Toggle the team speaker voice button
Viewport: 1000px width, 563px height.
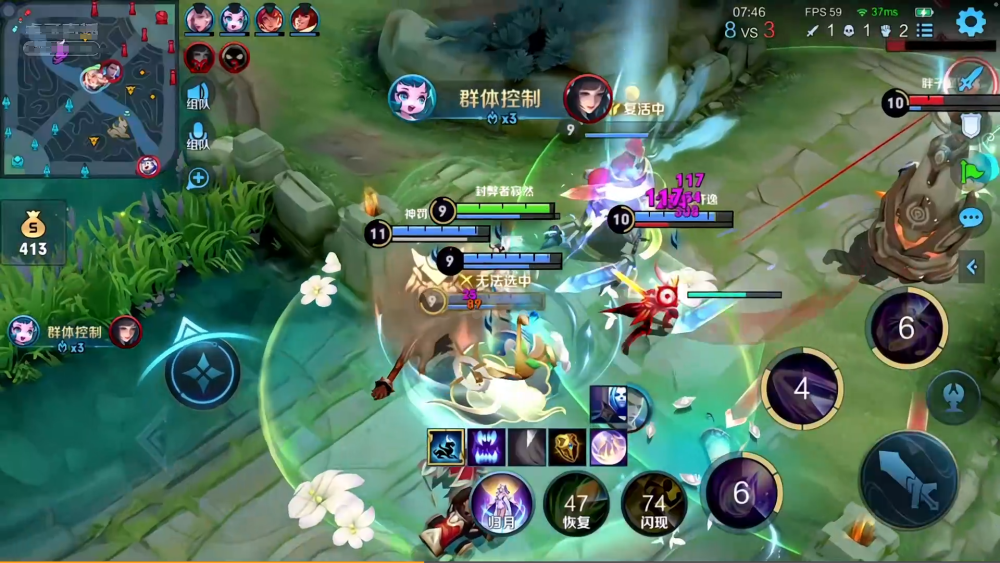click(x=198, y=95)
